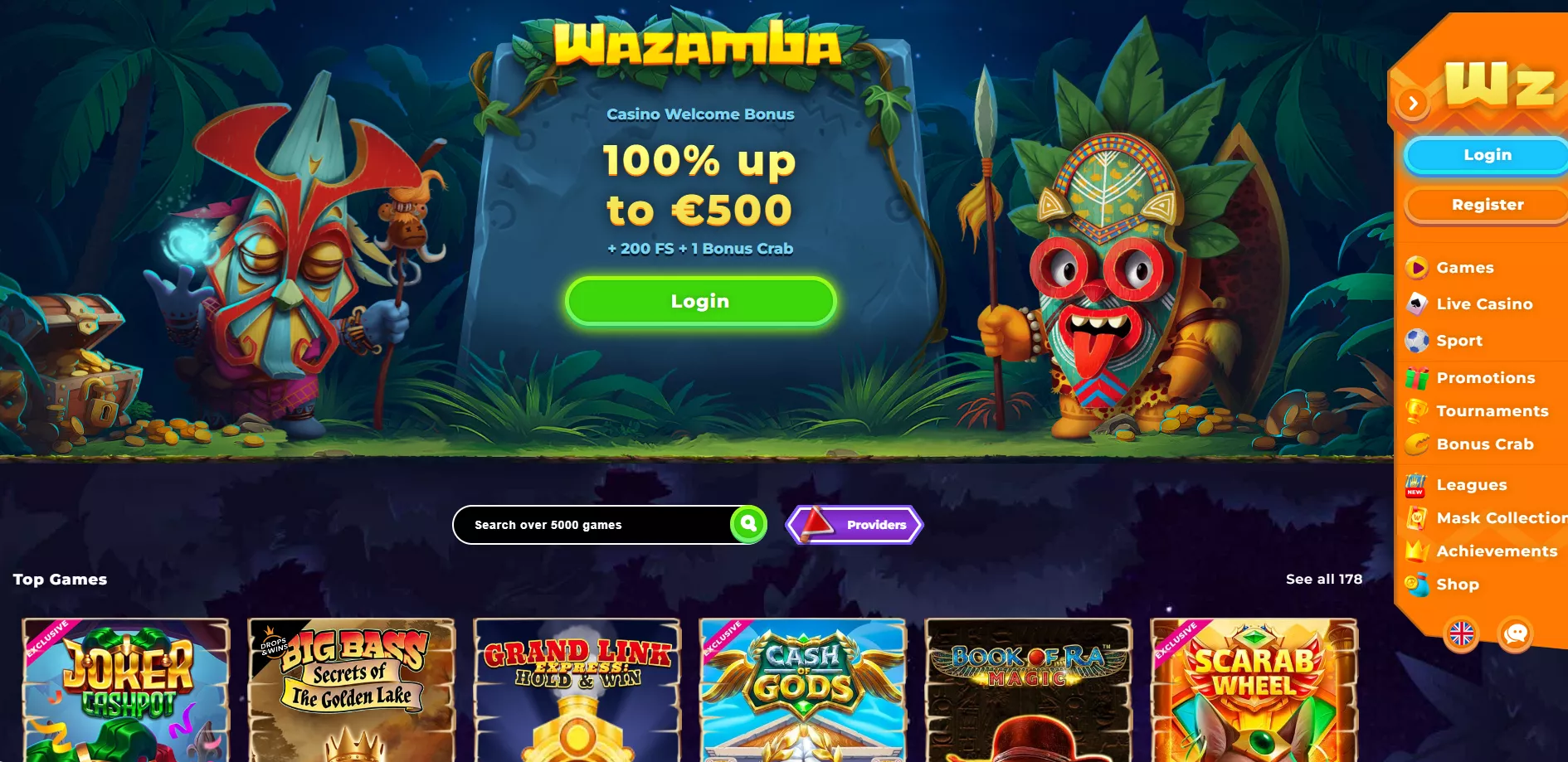Open the live chat bubble icon

(1516, 635)
